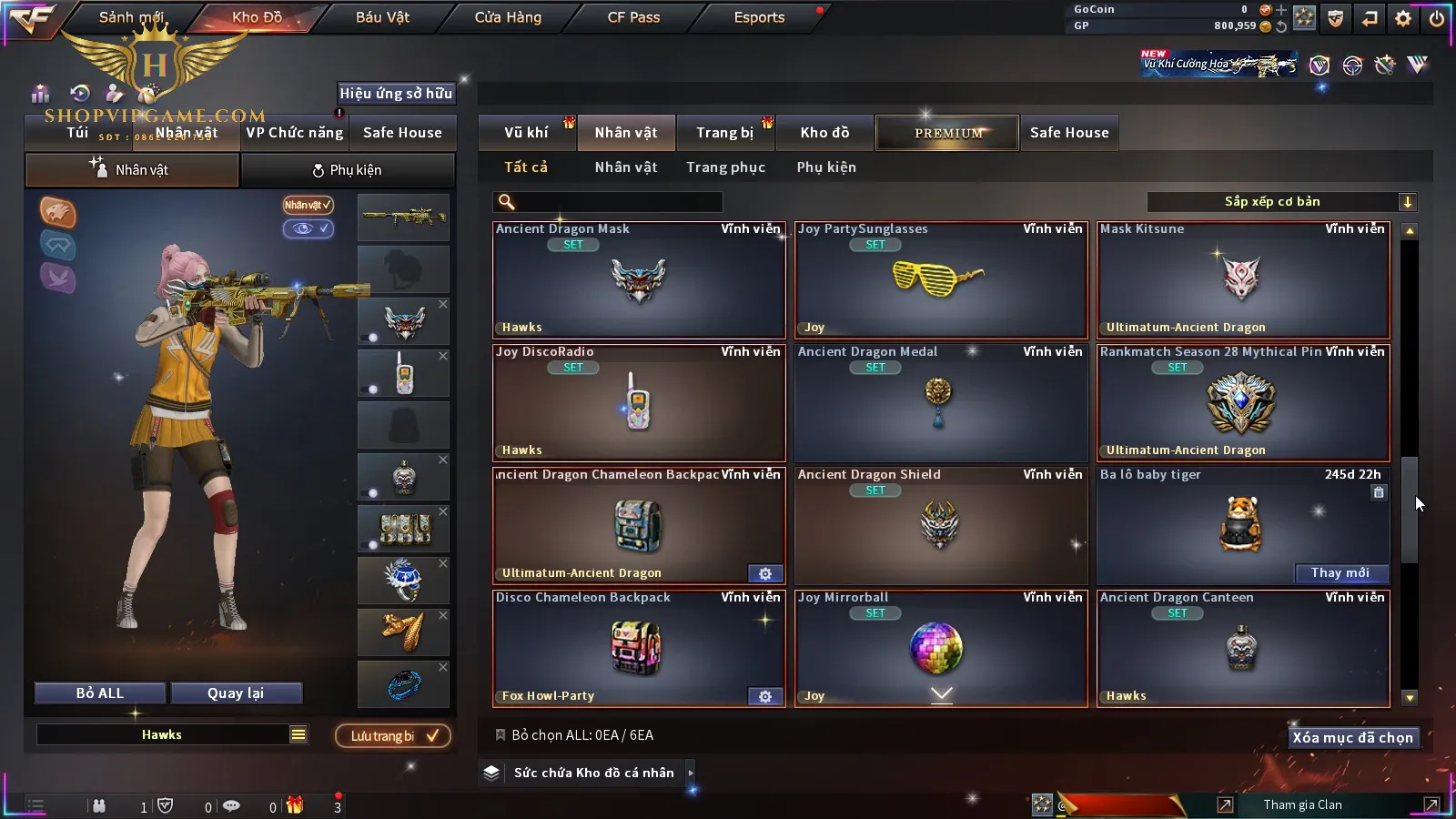Viewport: 1456px width, 819px height.
Task: Save loadout with Lưu trang bị
Action: coord(393,736)
